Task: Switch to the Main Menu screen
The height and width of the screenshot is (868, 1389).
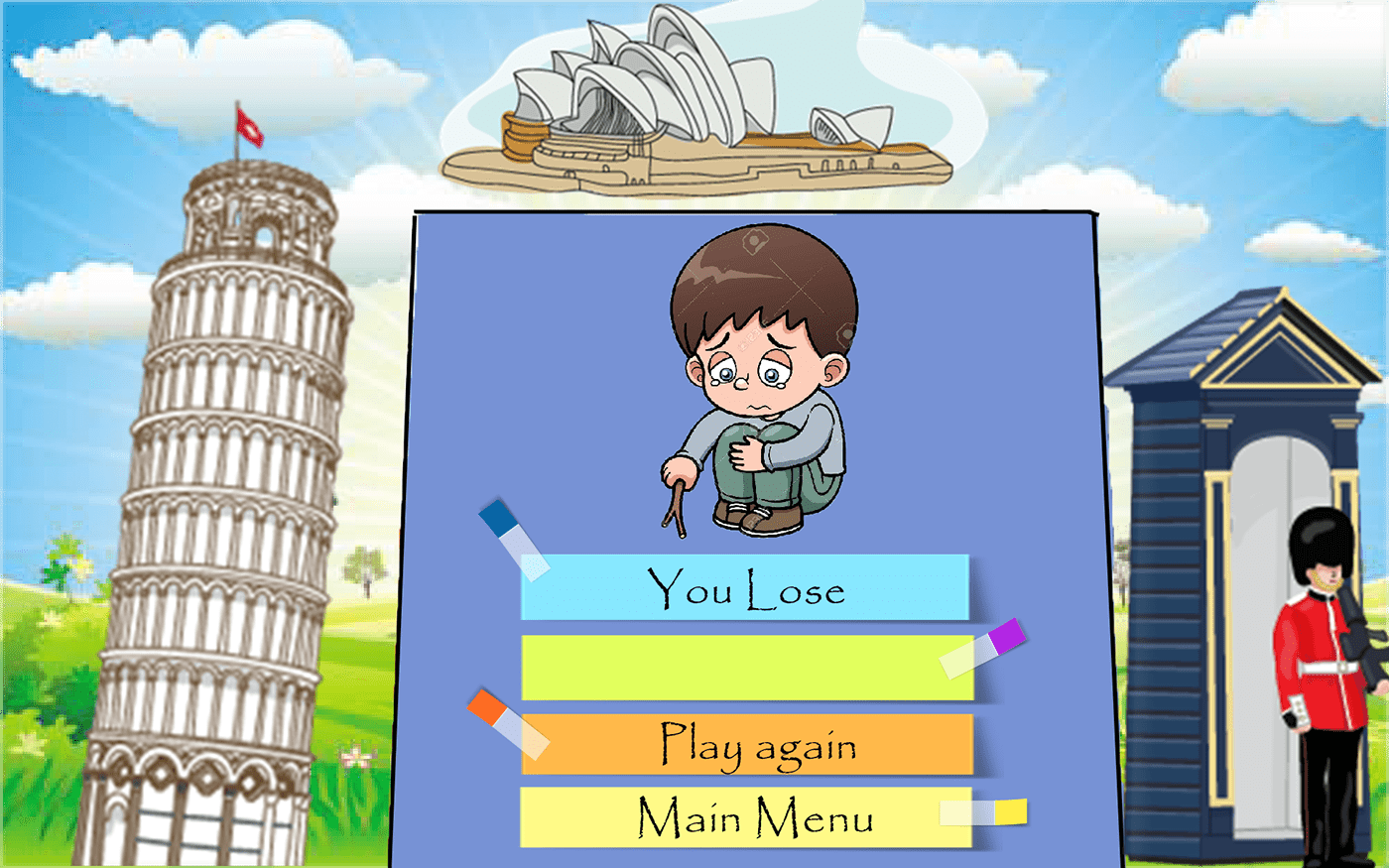Action: [744, 817]
